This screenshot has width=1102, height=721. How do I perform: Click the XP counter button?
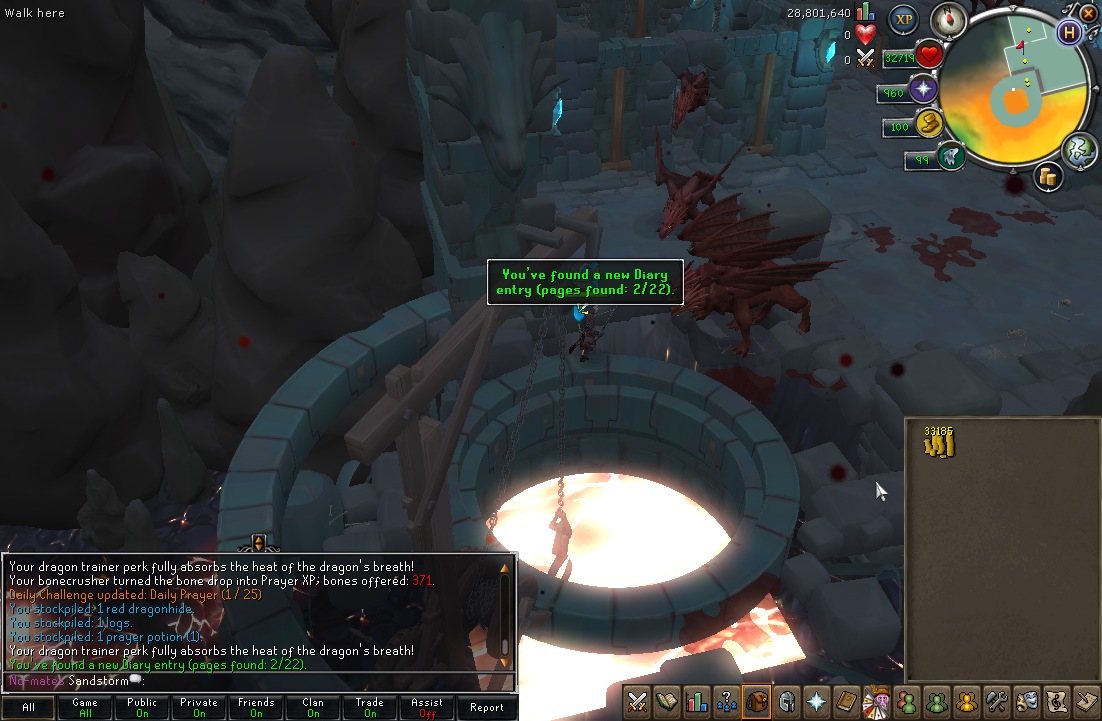(x=904, y=18)
